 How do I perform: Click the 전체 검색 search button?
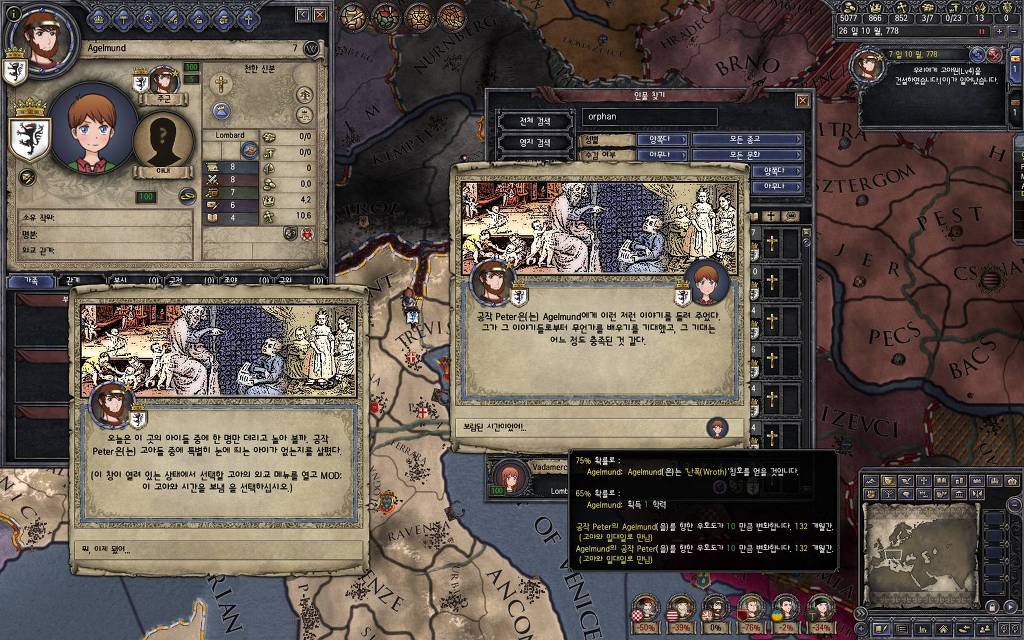point(534,122)
